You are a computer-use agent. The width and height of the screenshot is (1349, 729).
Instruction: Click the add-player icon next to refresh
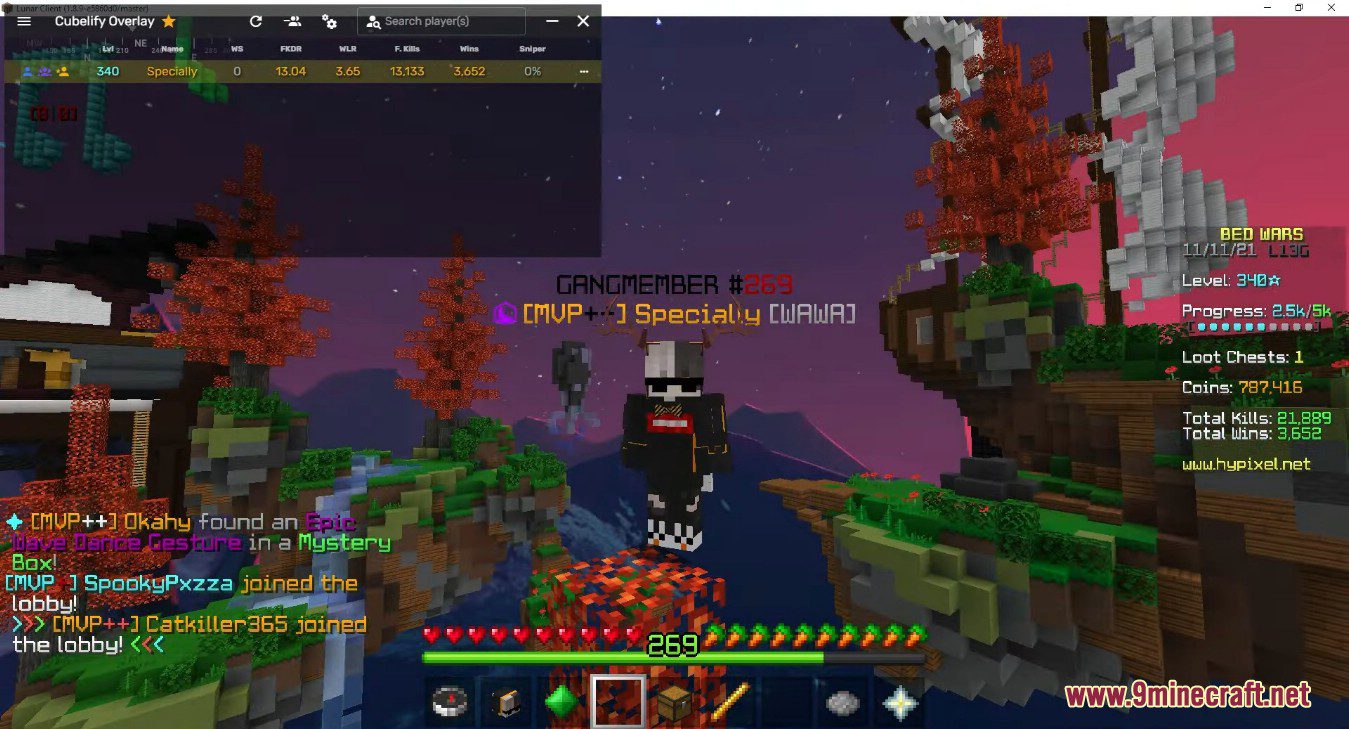point(291,21)
